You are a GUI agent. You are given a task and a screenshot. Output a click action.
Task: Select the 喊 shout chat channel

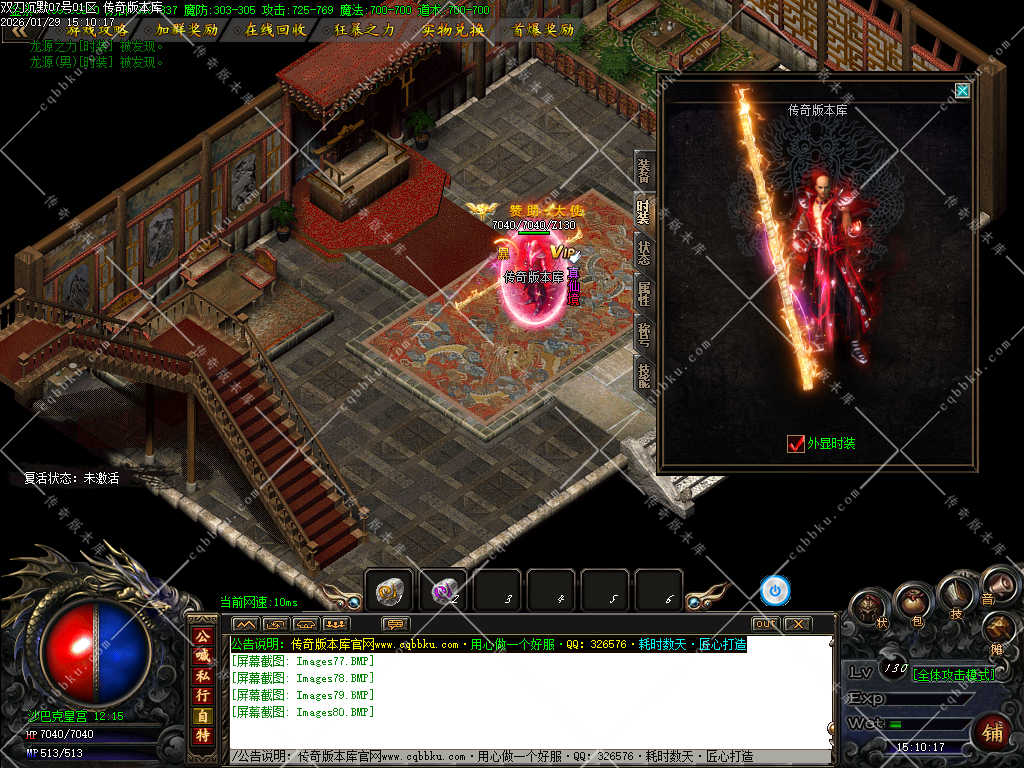click(202, 655)
